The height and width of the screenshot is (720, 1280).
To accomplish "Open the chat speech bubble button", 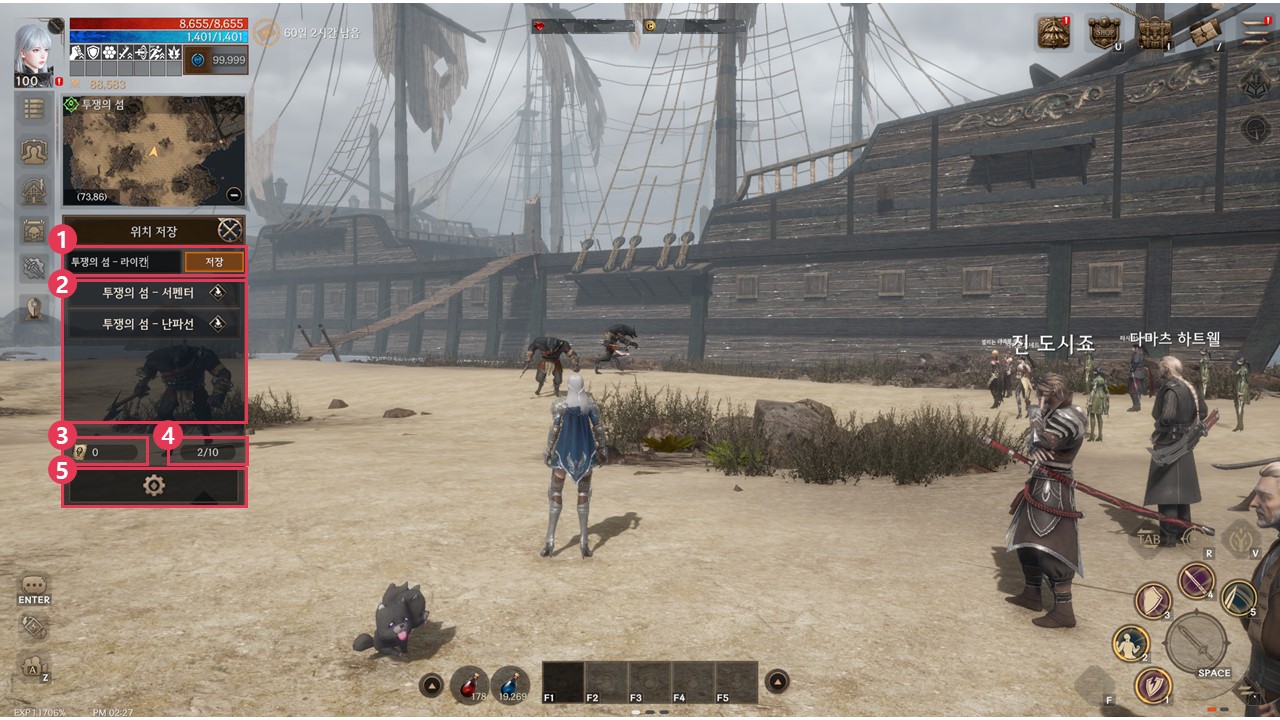I will 34,586.
